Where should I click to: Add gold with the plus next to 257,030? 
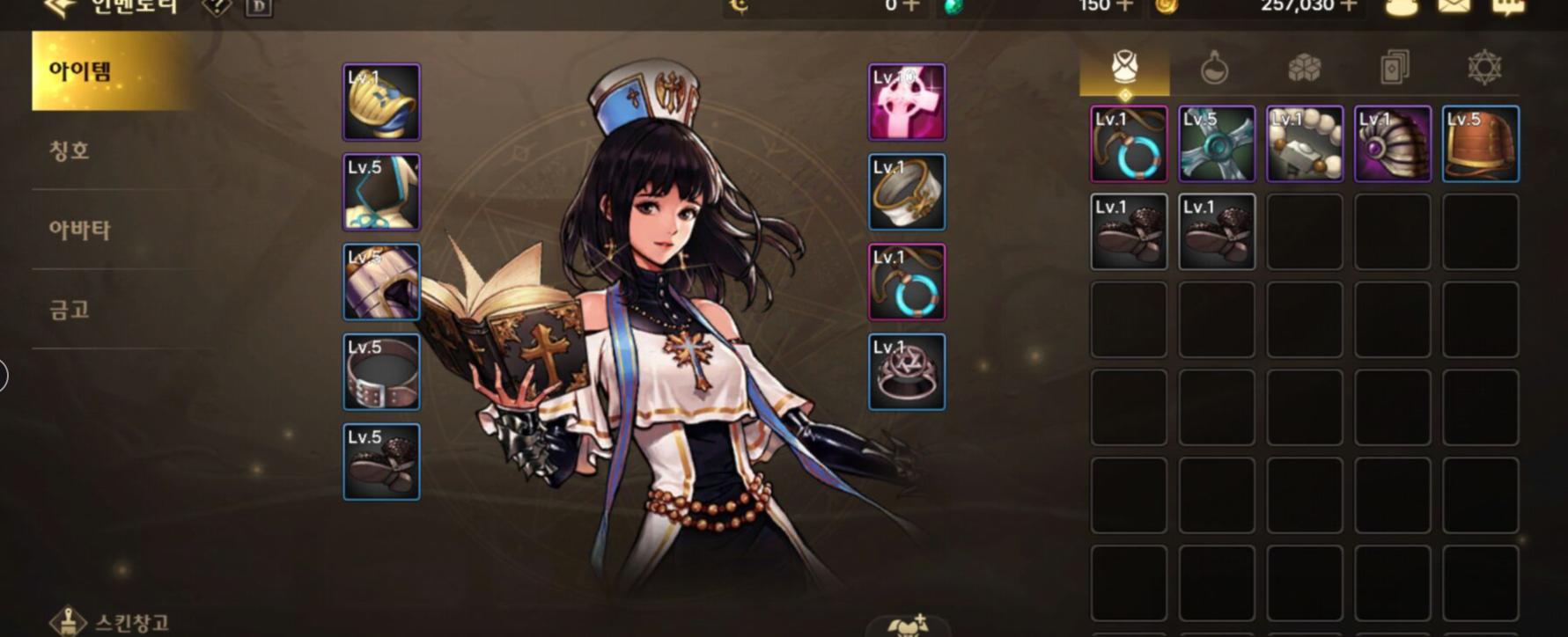[1347, 7]
